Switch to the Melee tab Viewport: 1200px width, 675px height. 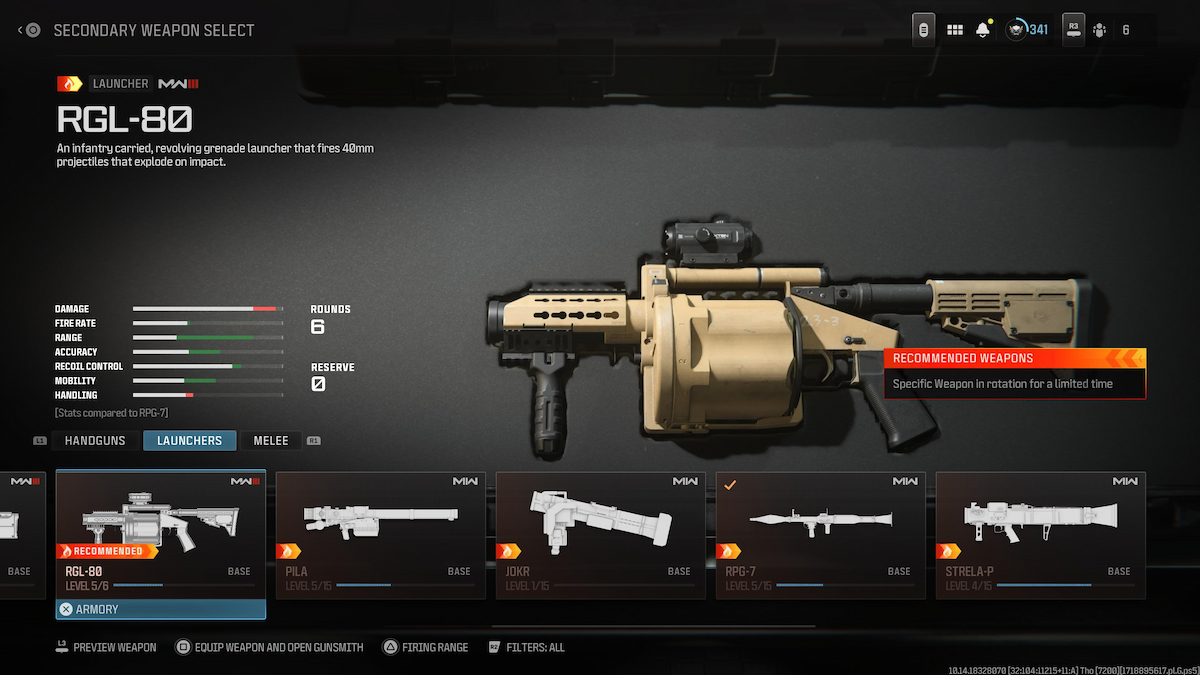click(270, 440)
